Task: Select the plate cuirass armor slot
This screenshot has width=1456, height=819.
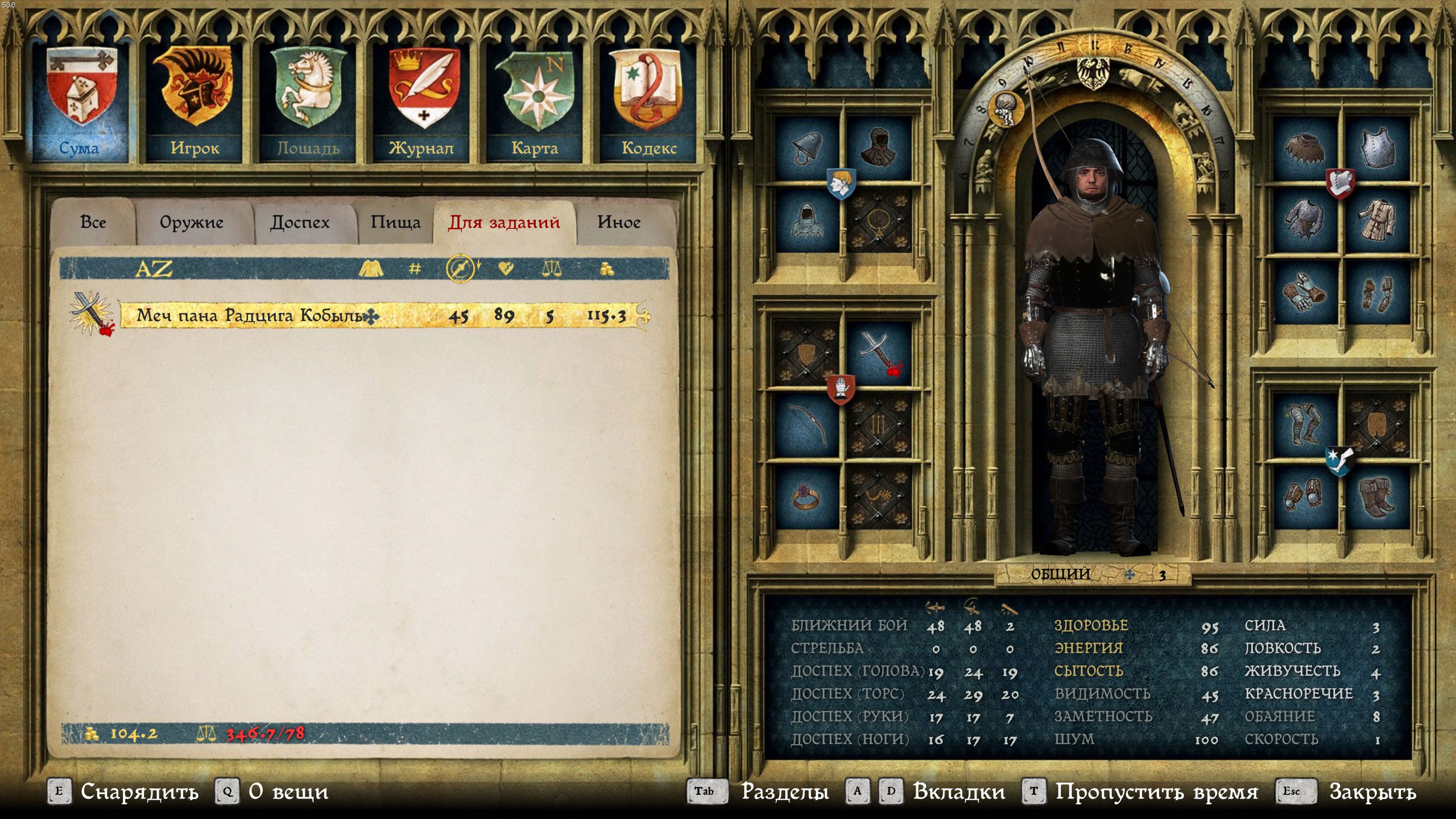Action: [x=1378, y=150]
